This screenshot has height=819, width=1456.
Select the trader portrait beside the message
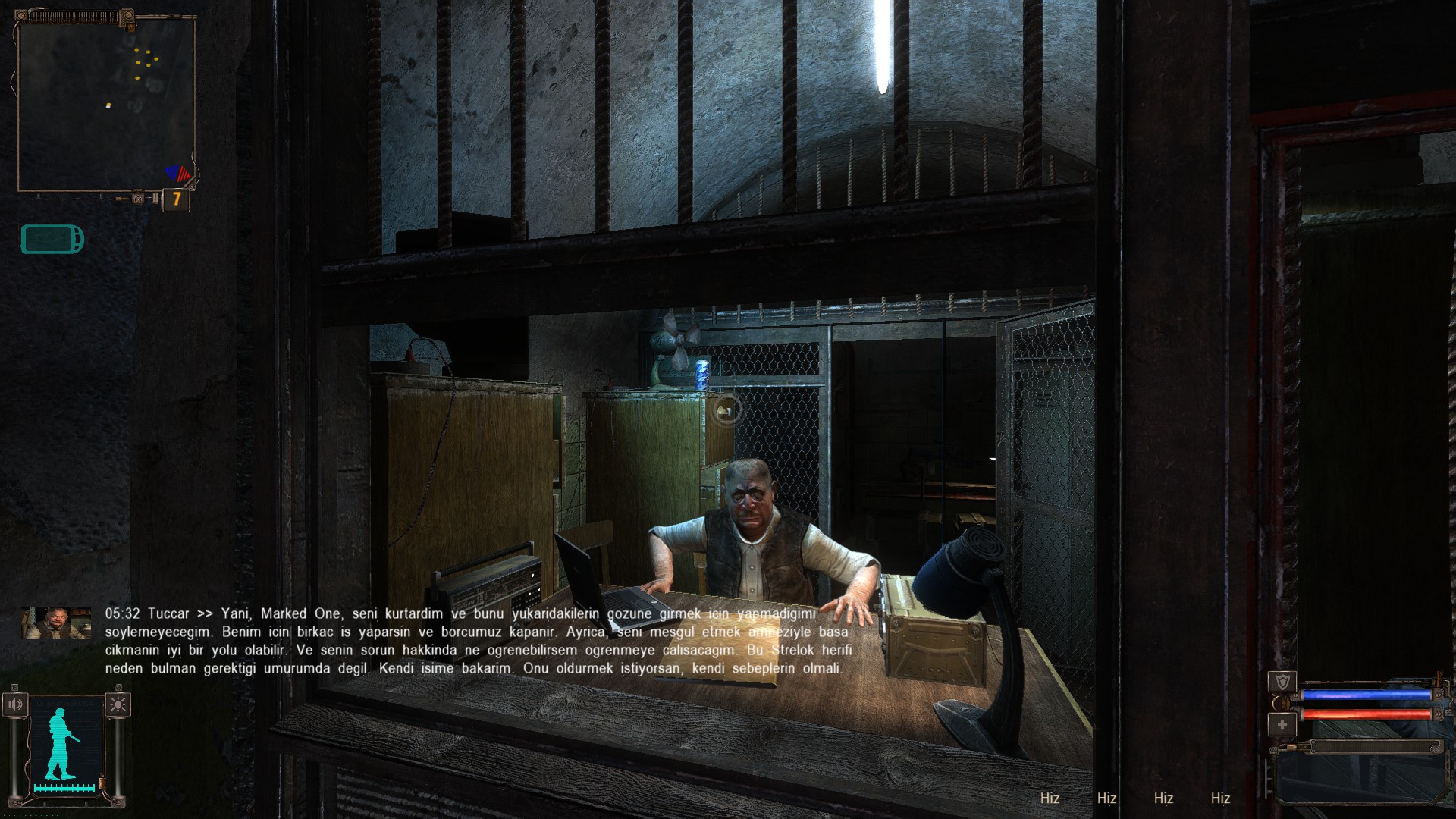click(x=56, y=623)
